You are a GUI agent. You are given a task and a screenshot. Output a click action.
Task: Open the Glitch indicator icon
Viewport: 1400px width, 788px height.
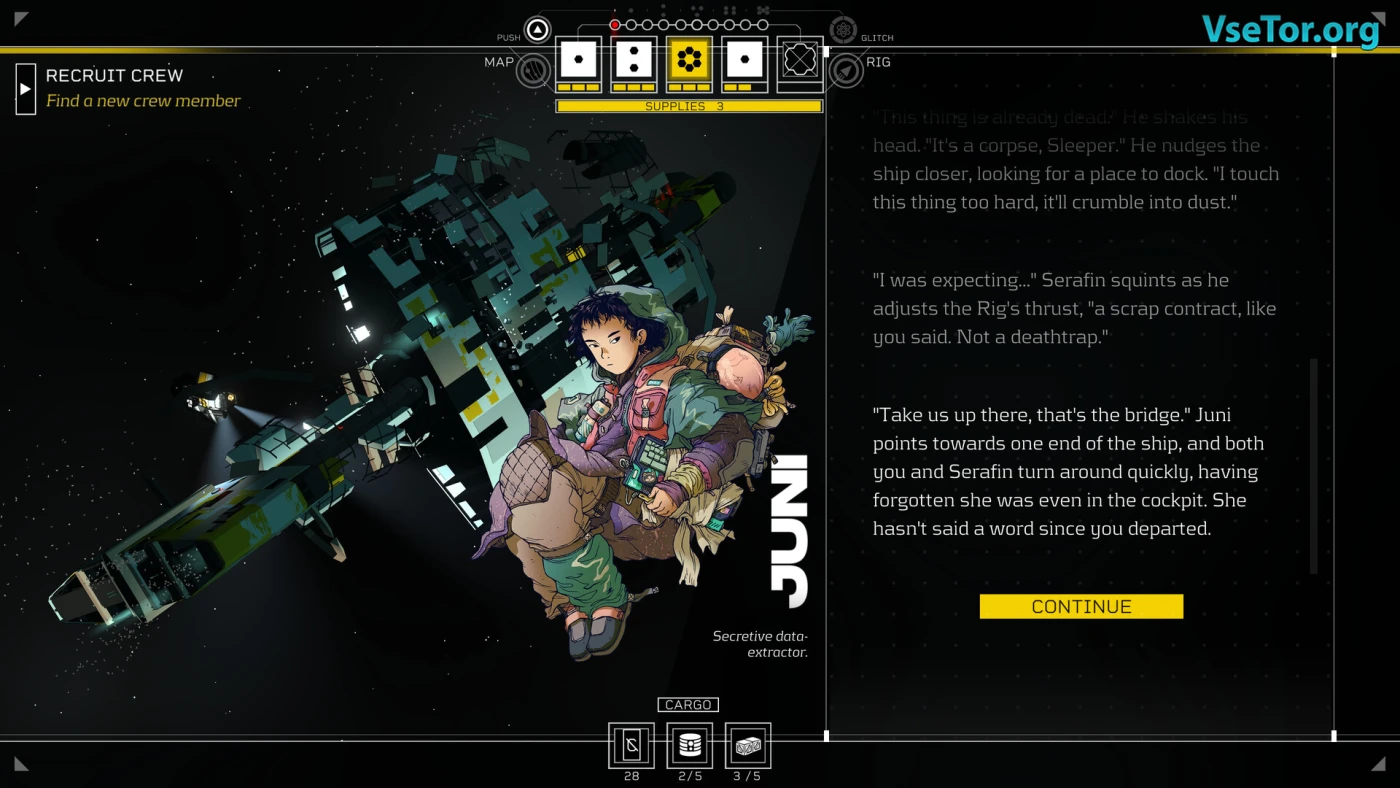(x=843, y=30)
